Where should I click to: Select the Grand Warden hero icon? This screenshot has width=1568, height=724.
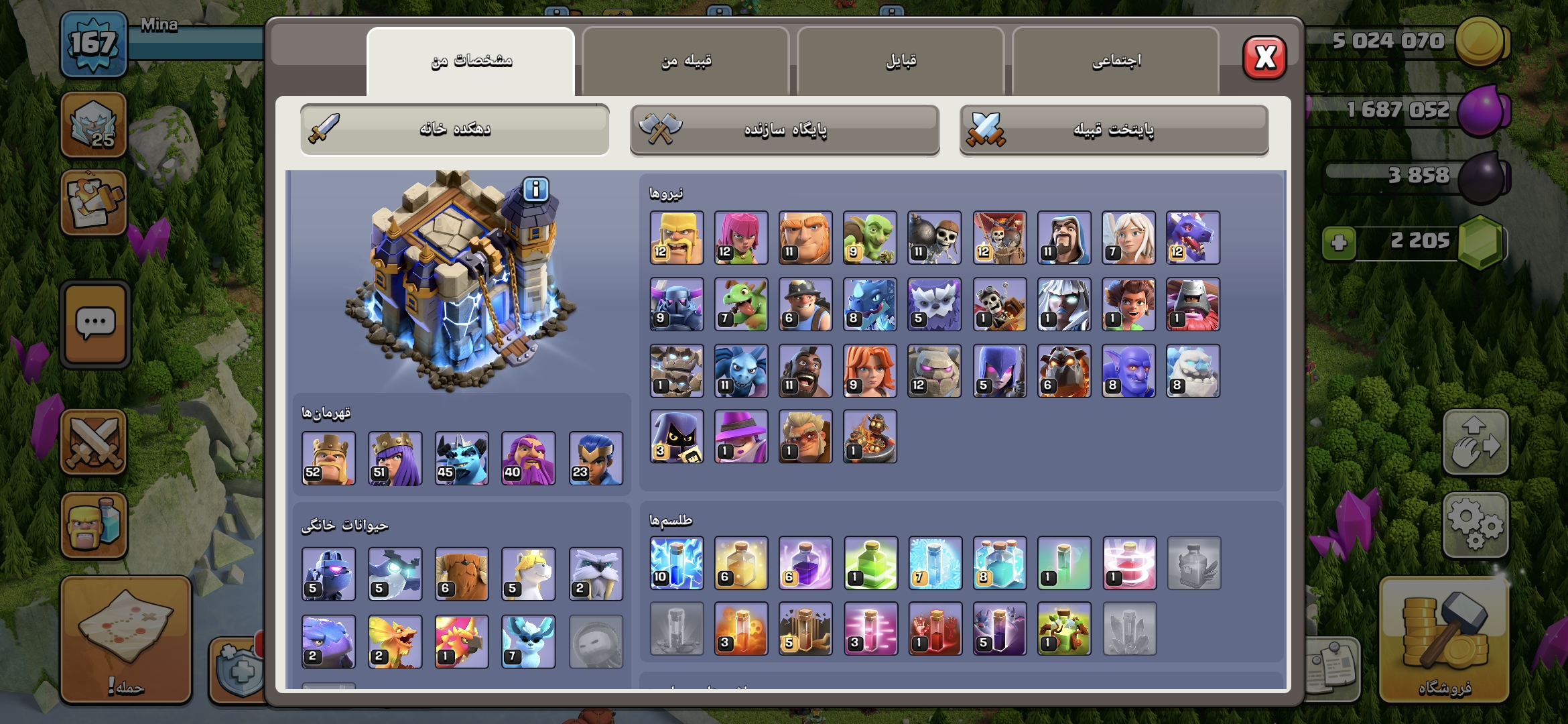tap(529, 459)
